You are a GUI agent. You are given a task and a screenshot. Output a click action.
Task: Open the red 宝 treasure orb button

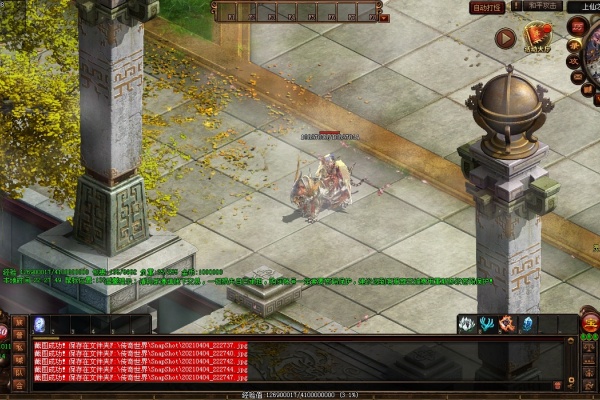[590, 323]
